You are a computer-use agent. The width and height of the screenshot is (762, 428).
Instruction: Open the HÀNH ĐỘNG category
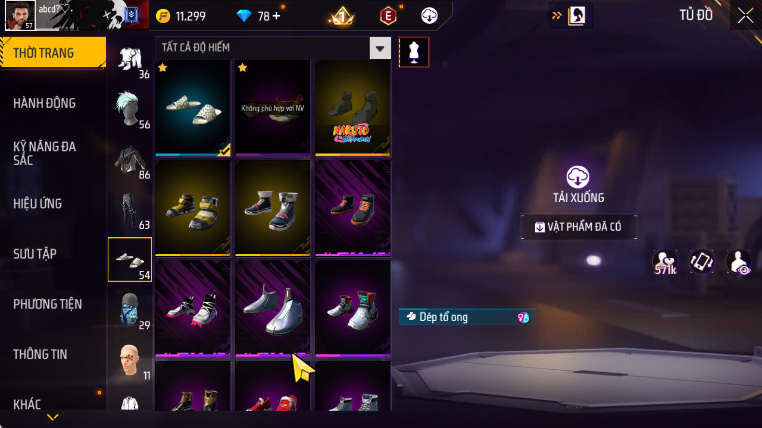tap(44, 103)
